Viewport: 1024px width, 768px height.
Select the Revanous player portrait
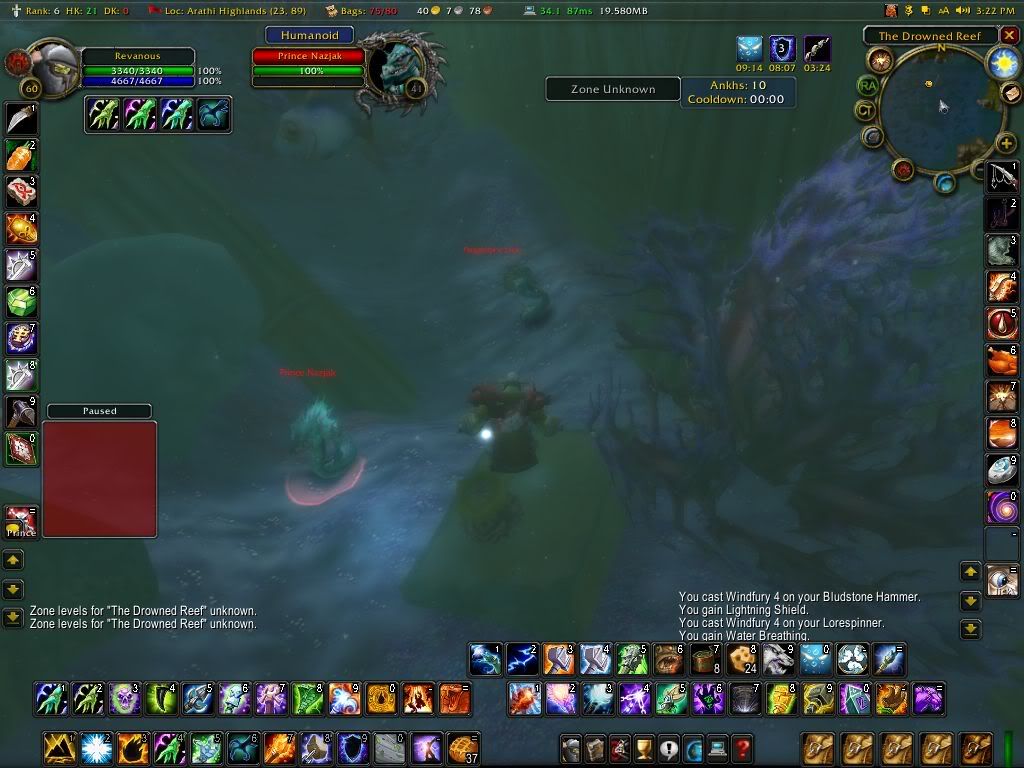click(x=52, y=68)
